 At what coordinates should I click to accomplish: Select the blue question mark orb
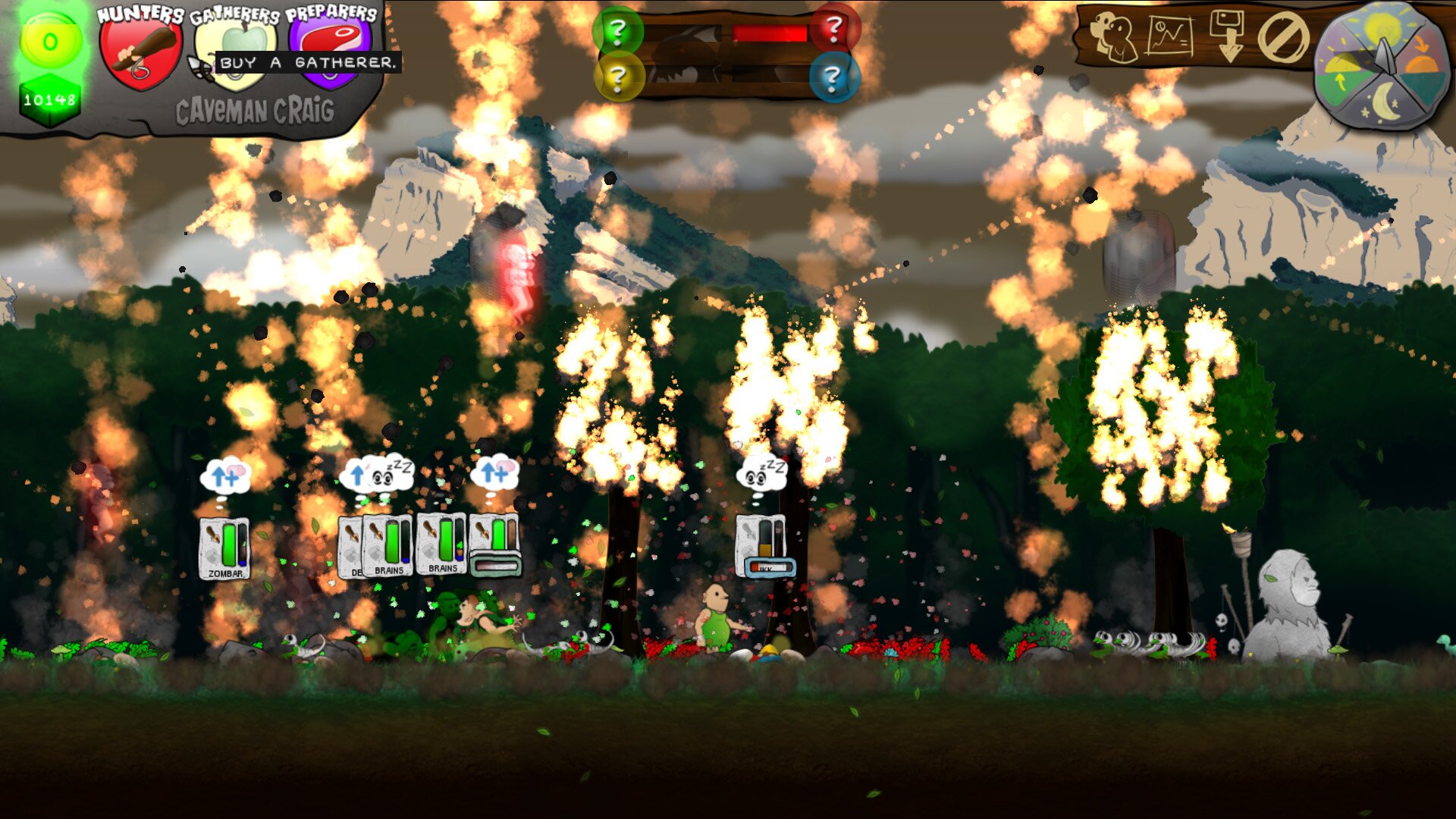click(x=833, y=77)
